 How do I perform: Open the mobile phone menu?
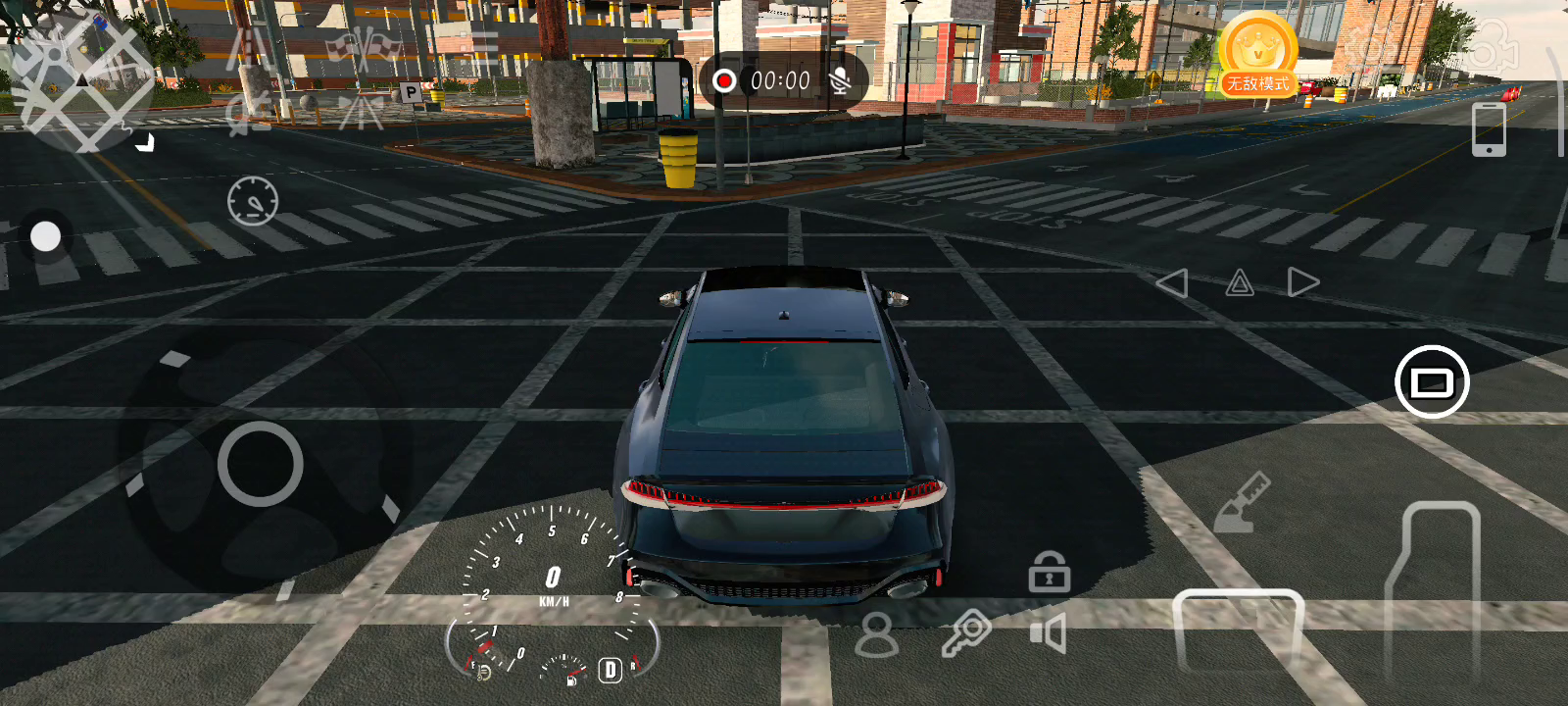click(1489, 128)
